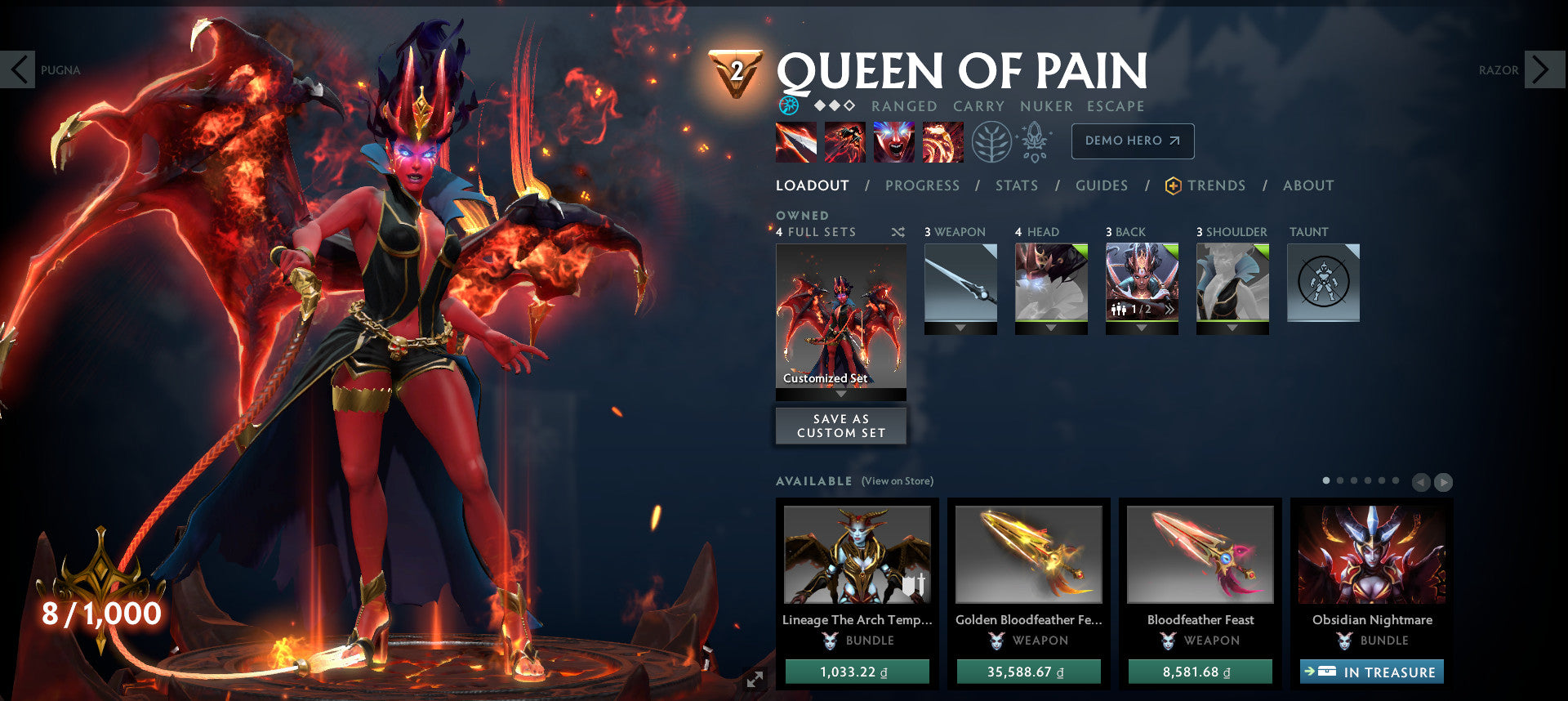Viewport: 1568px width, 701px height.
Task: View the Sonic Wave ultimate icon
Action: click(943, 141)
